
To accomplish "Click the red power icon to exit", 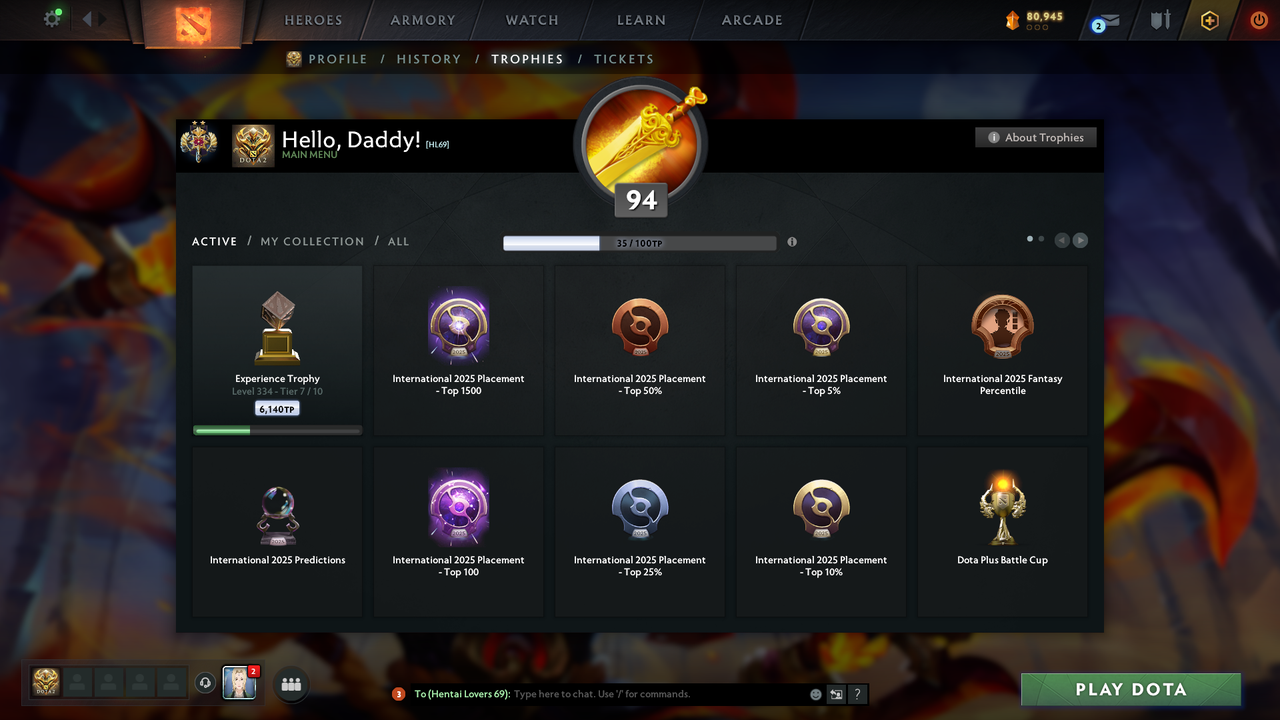I will point(1258,19).
